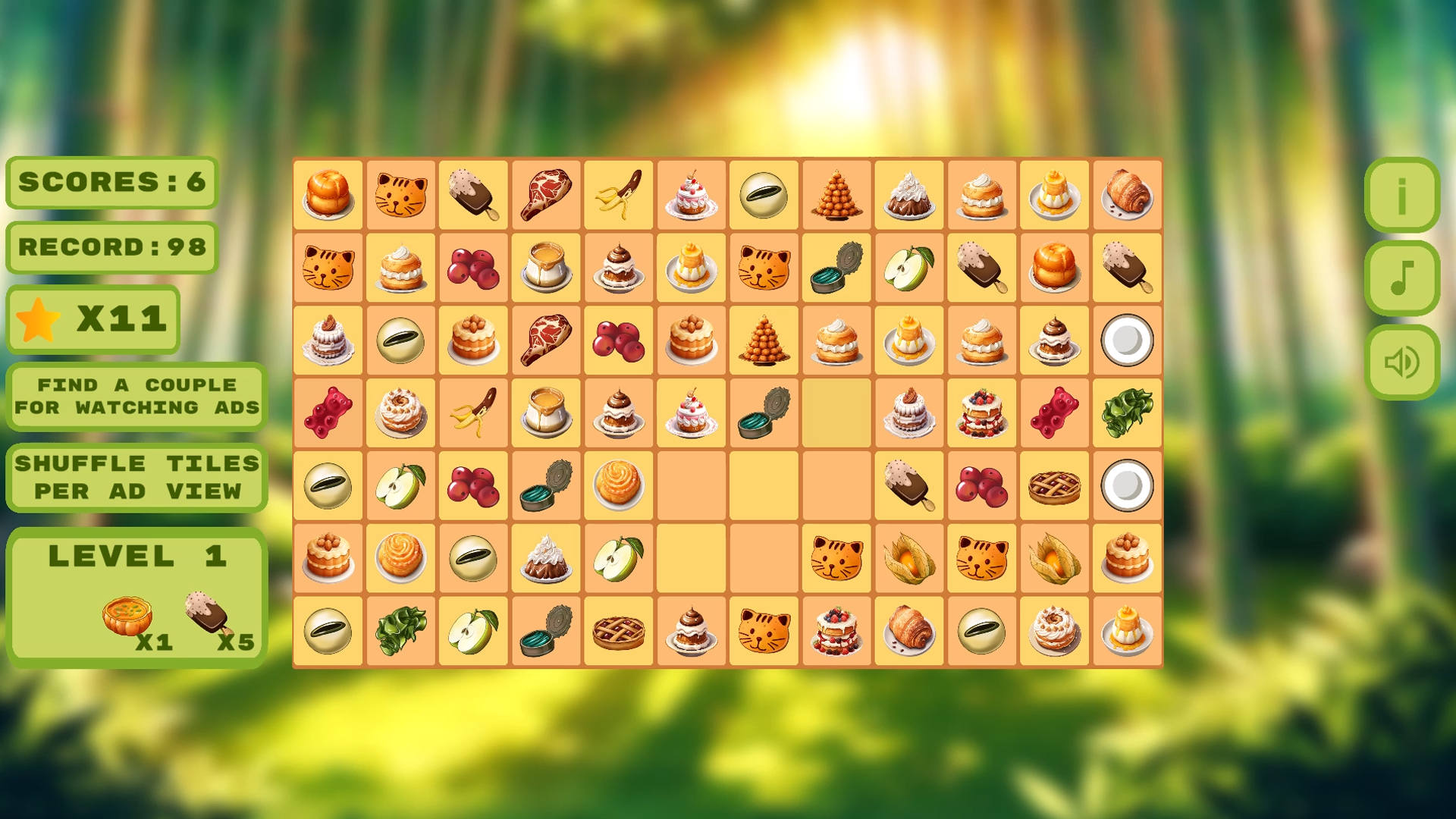Viewport: 1456px width, 819px height.
Task: Click the star X11 counter
Action: [93, 319]
